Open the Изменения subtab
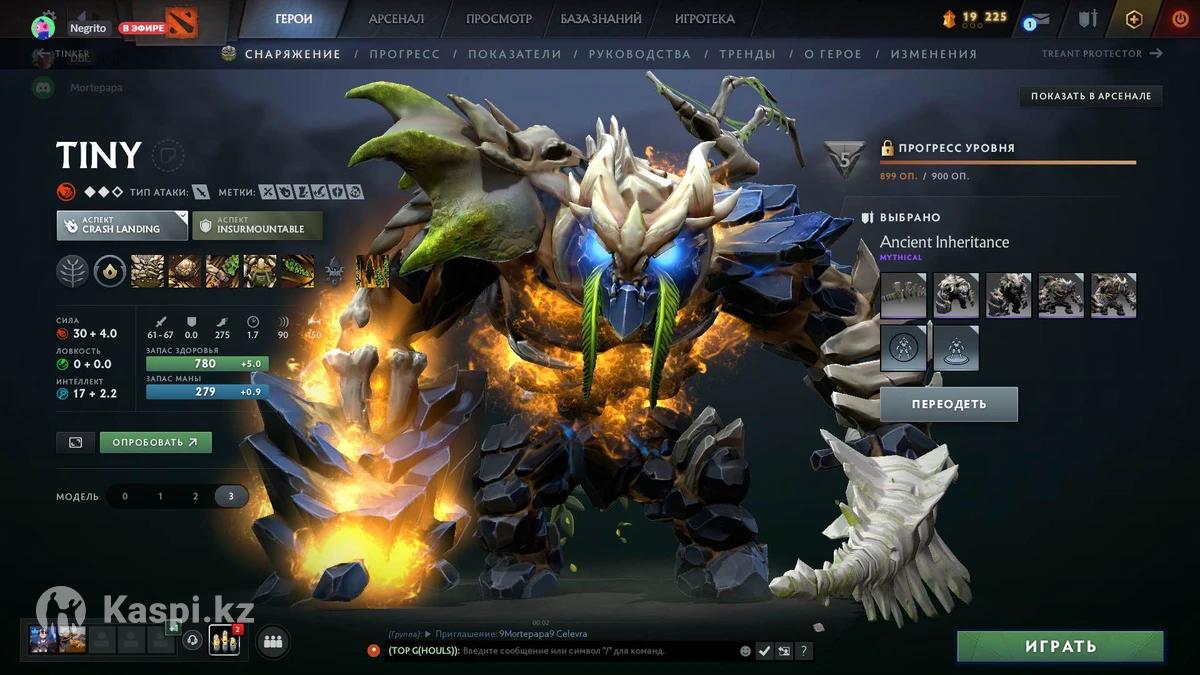 pos(933,54)
